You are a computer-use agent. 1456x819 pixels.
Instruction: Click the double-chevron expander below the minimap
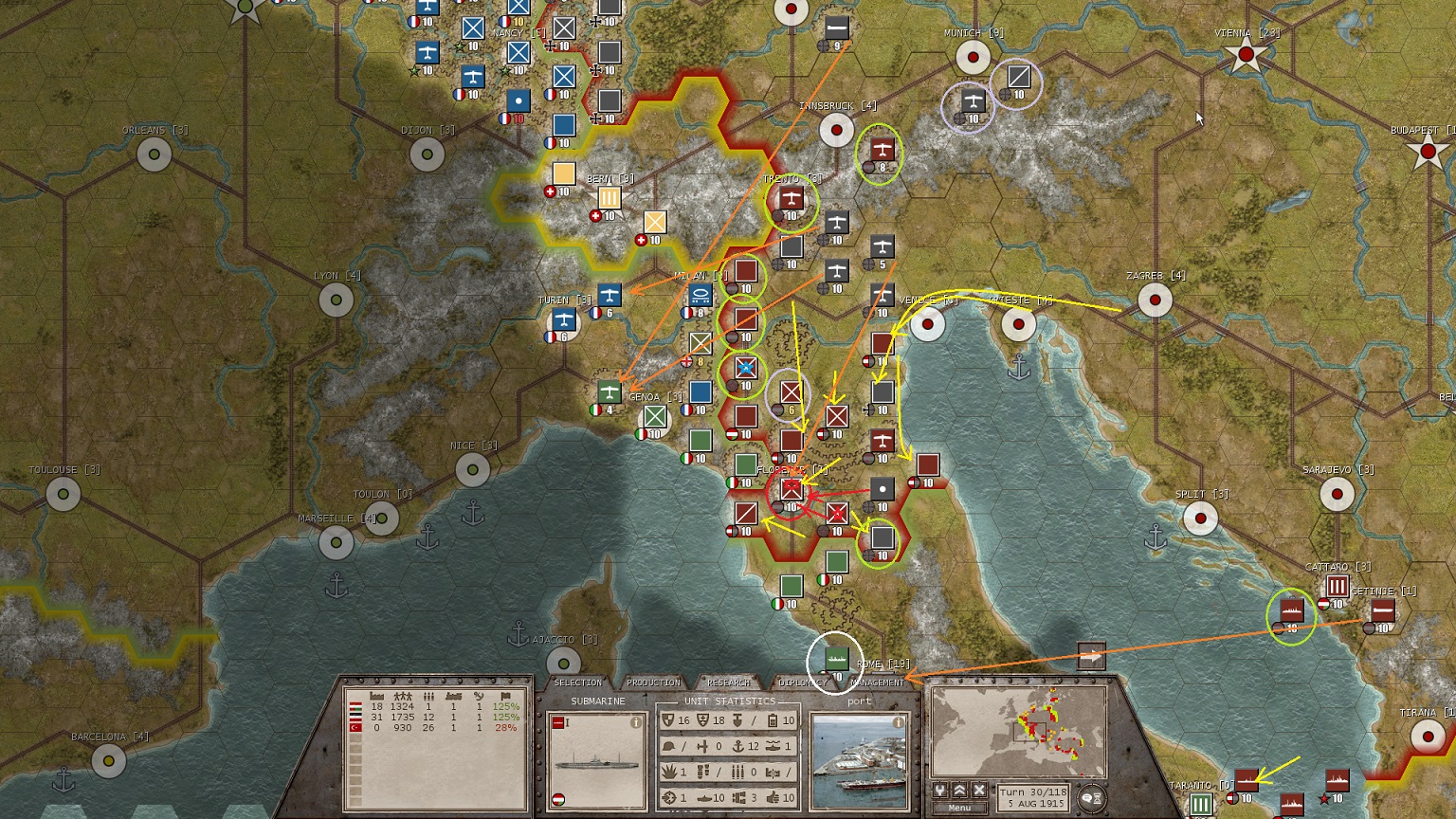(960, 791)
